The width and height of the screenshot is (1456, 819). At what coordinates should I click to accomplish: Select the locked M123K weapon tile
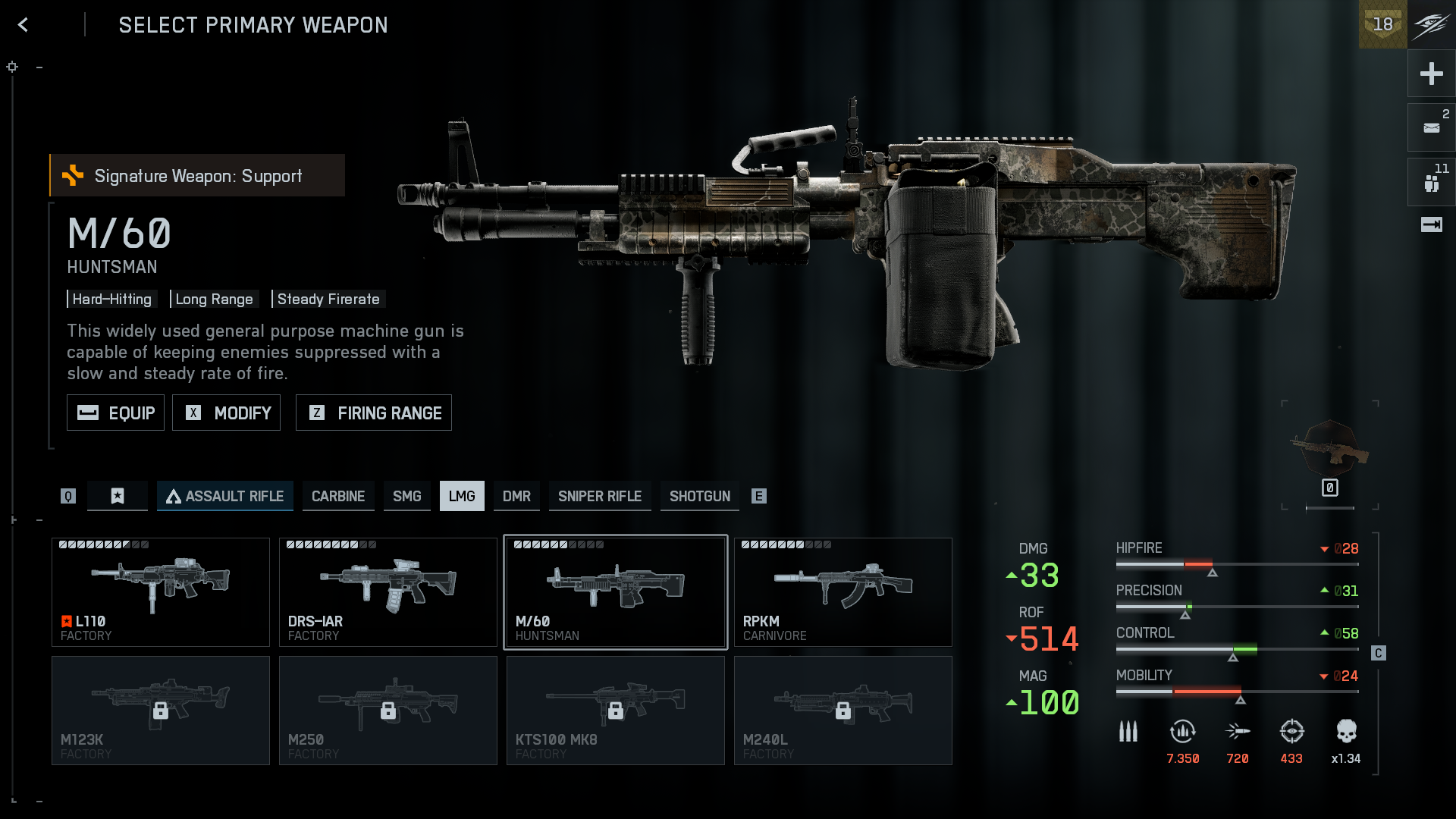pos(161,711)
